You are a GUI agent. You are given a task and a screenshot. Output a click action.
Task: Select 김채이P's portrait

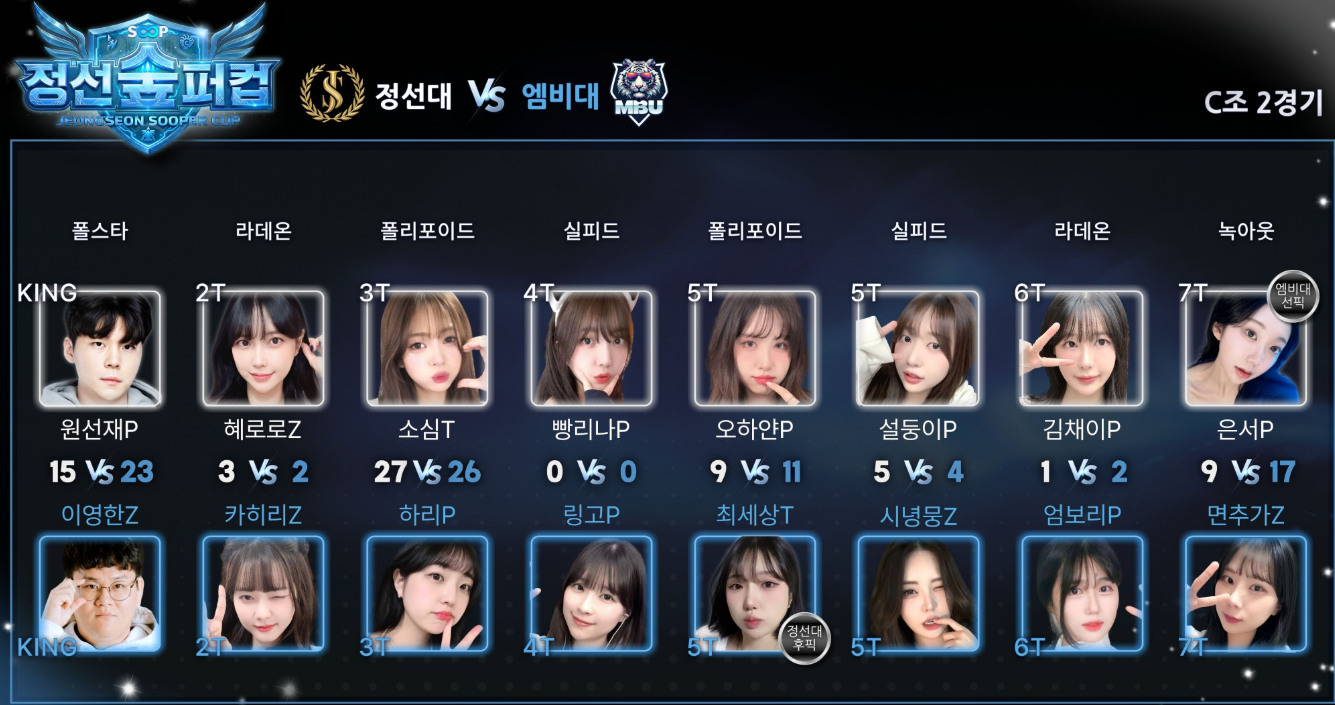coord(1082,348)
